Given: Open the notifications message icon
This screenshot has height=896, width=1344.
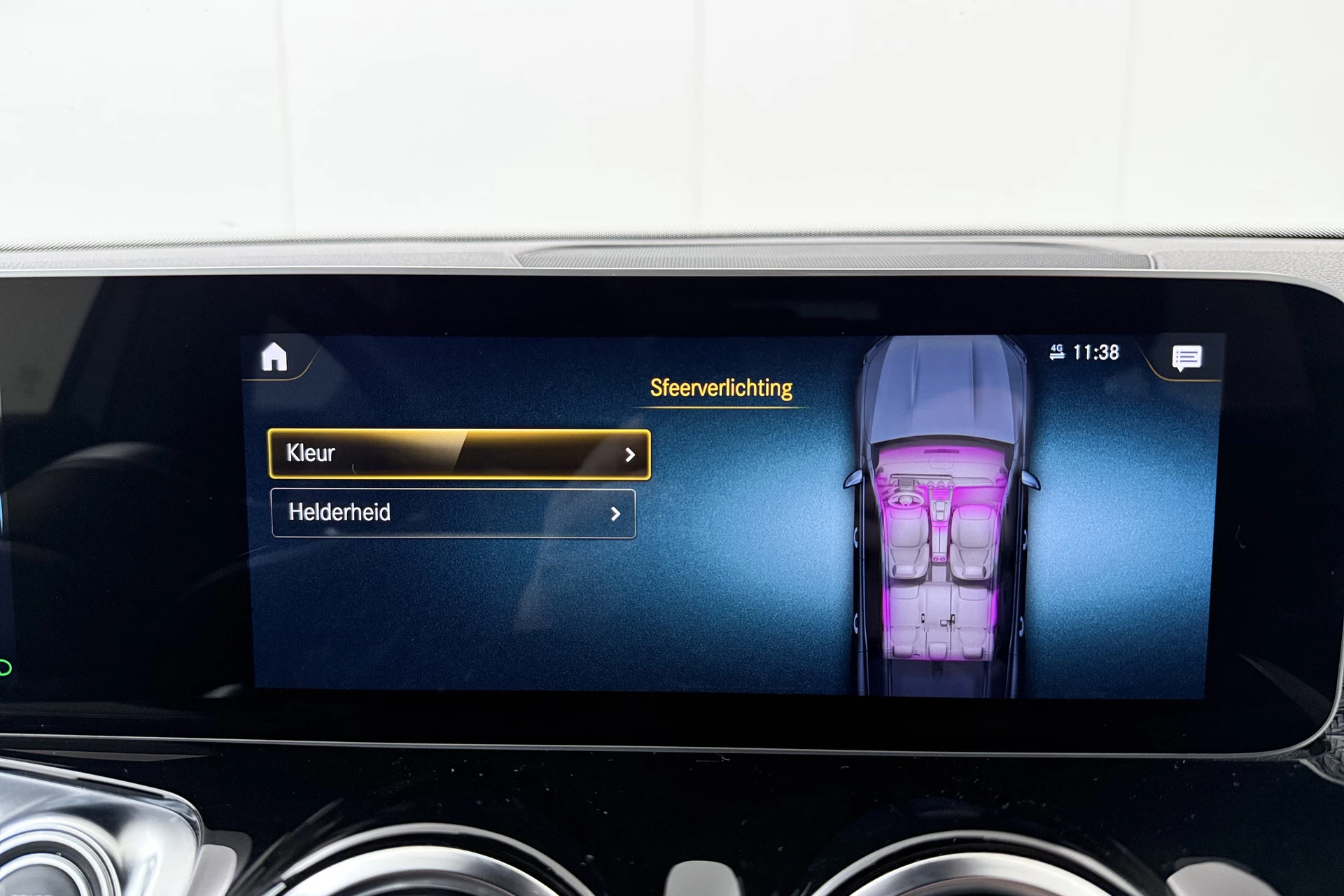Looking at the screenshot, I should point(1188,358).
